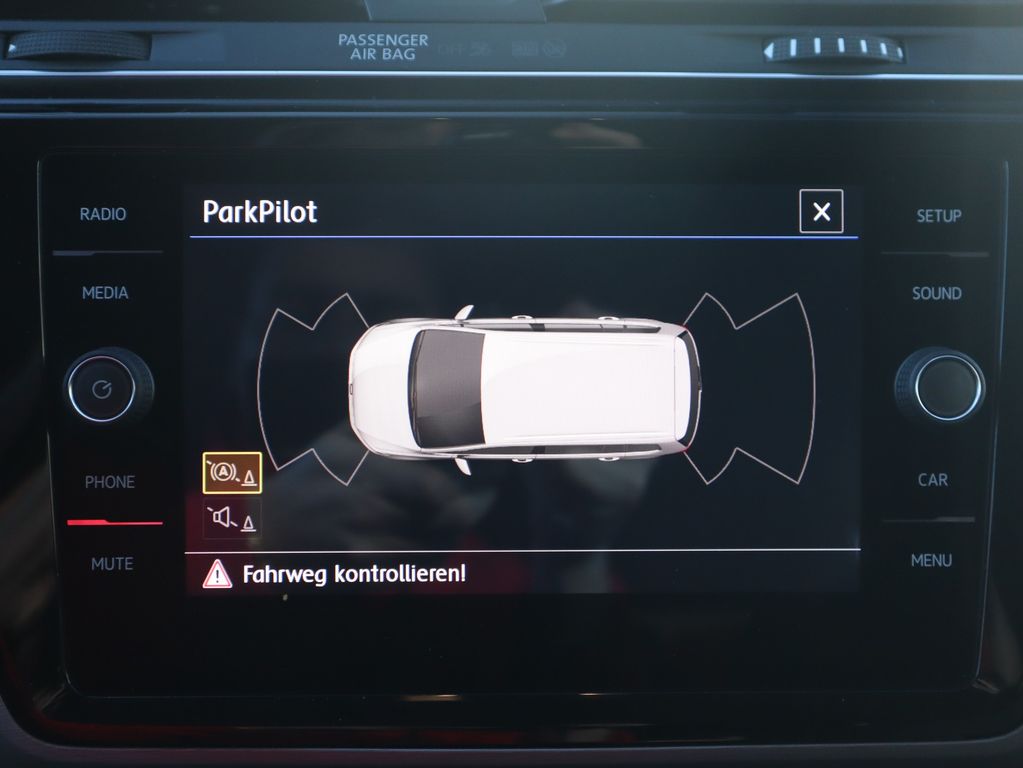Toggle the ParkPilot sound mute icon
The image size is (1023, 768).
point(232,518)
